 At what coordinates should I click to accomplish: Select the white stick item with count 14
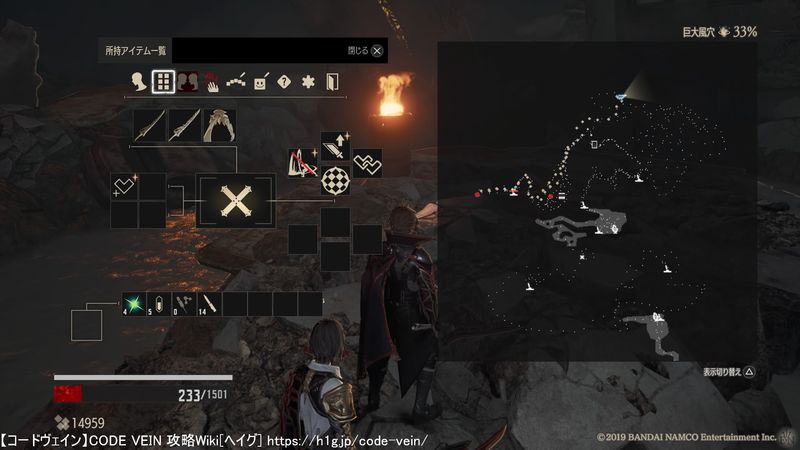210,304
